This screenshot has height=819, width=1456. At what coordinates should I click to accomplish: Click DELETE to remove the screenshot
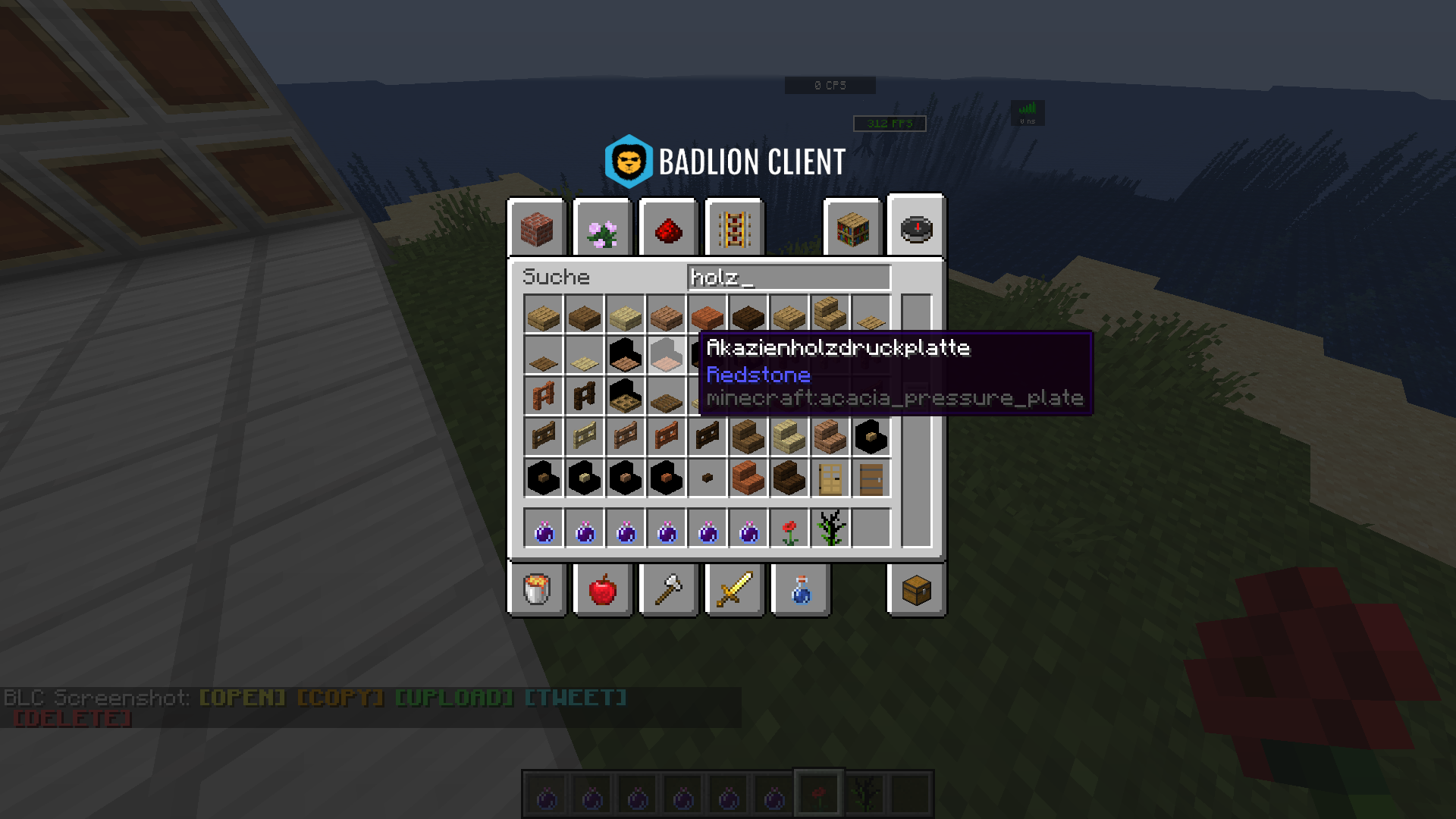72,717
